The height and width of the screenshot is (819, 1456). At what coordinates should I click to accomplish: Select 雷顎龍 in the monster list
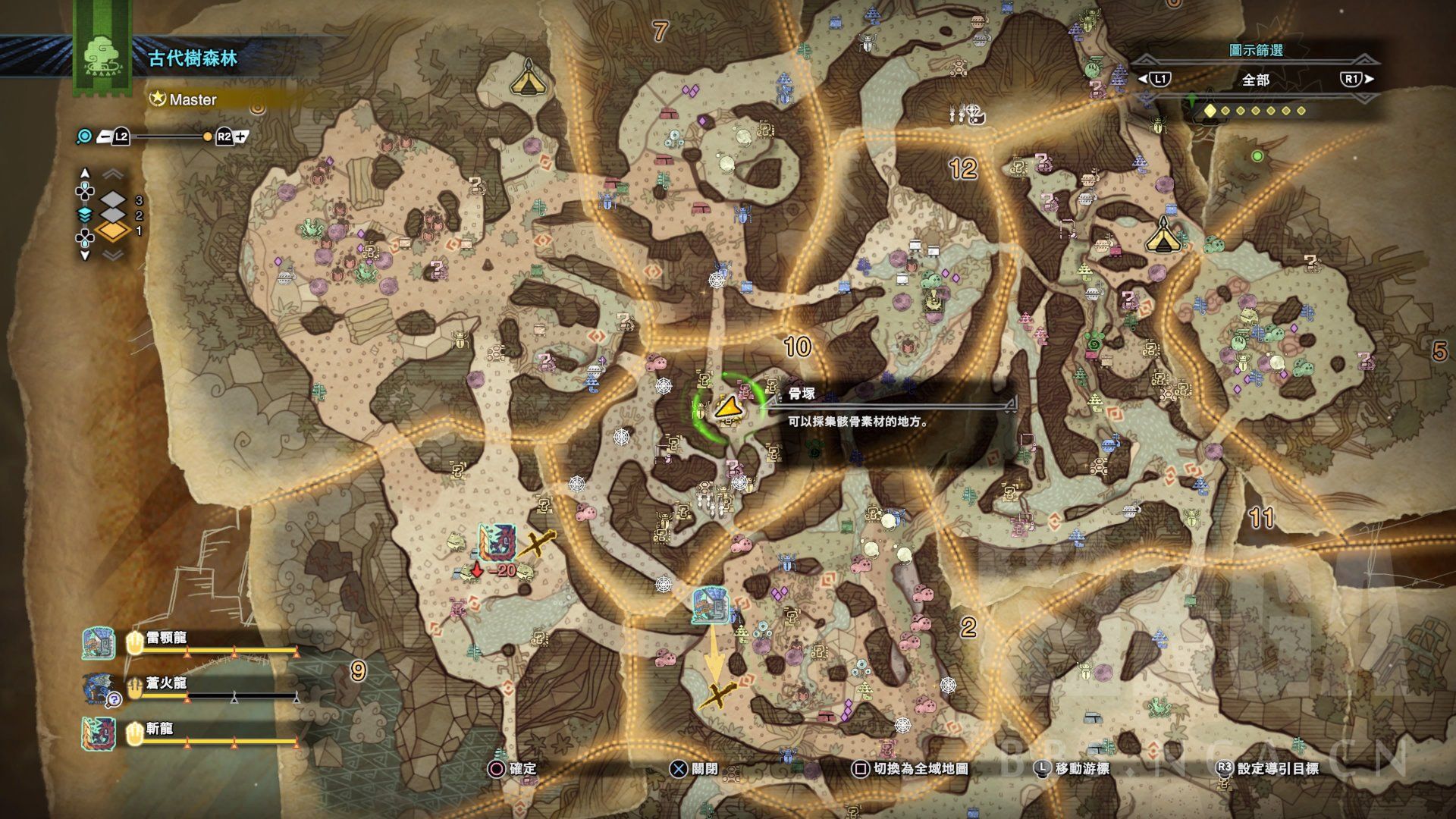166,639
